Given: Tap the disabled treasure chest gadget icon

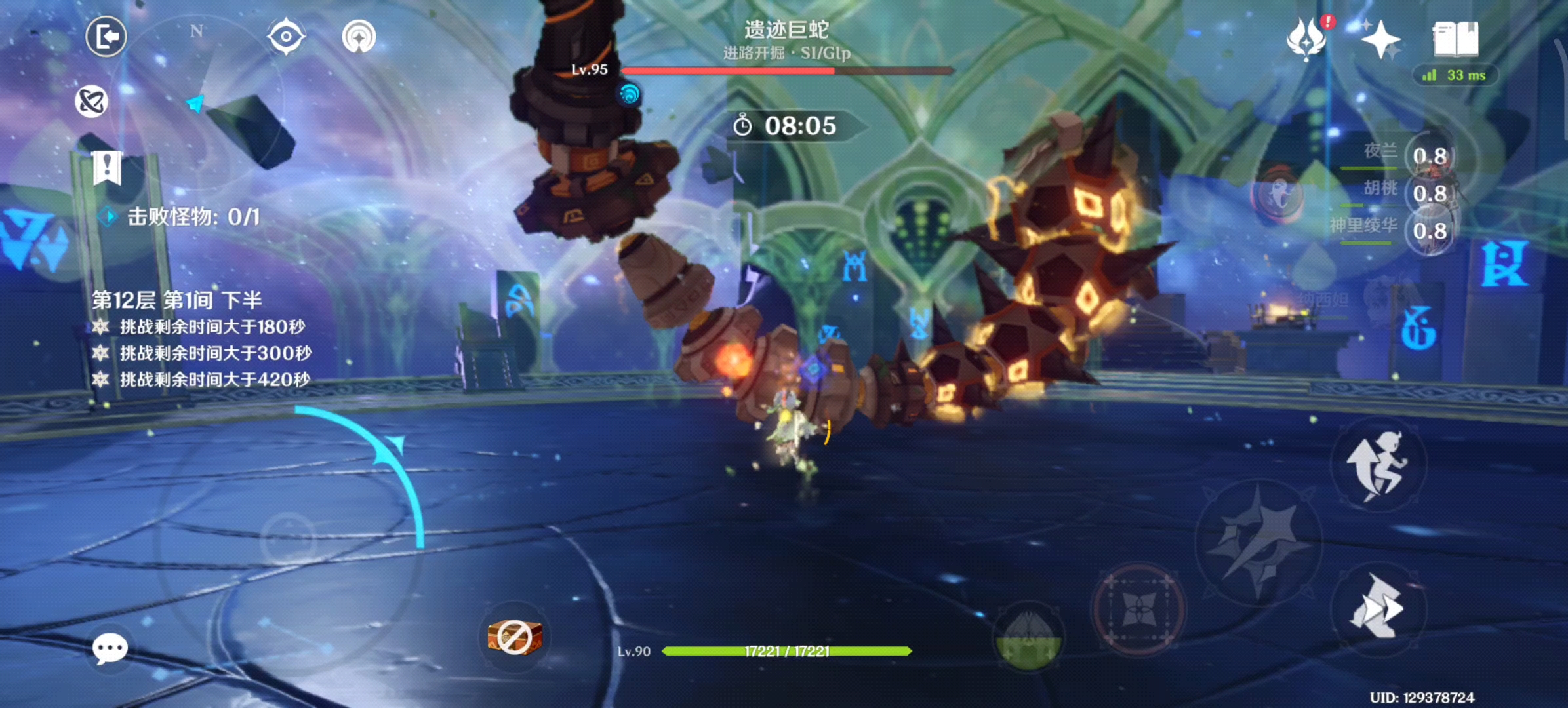Looking at the screenshot, I should [515, 637].
